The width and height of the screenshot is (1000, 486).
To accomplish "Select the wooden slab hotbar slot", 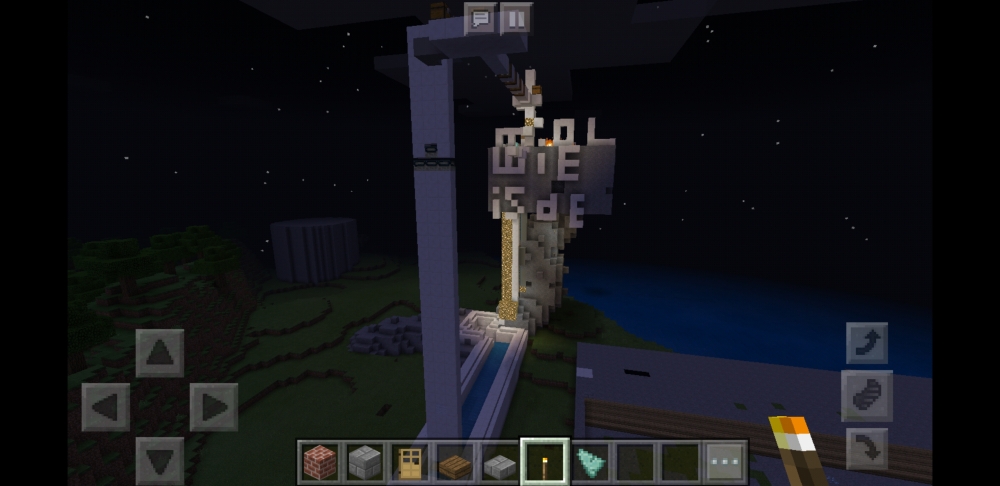I will [455, 462].
